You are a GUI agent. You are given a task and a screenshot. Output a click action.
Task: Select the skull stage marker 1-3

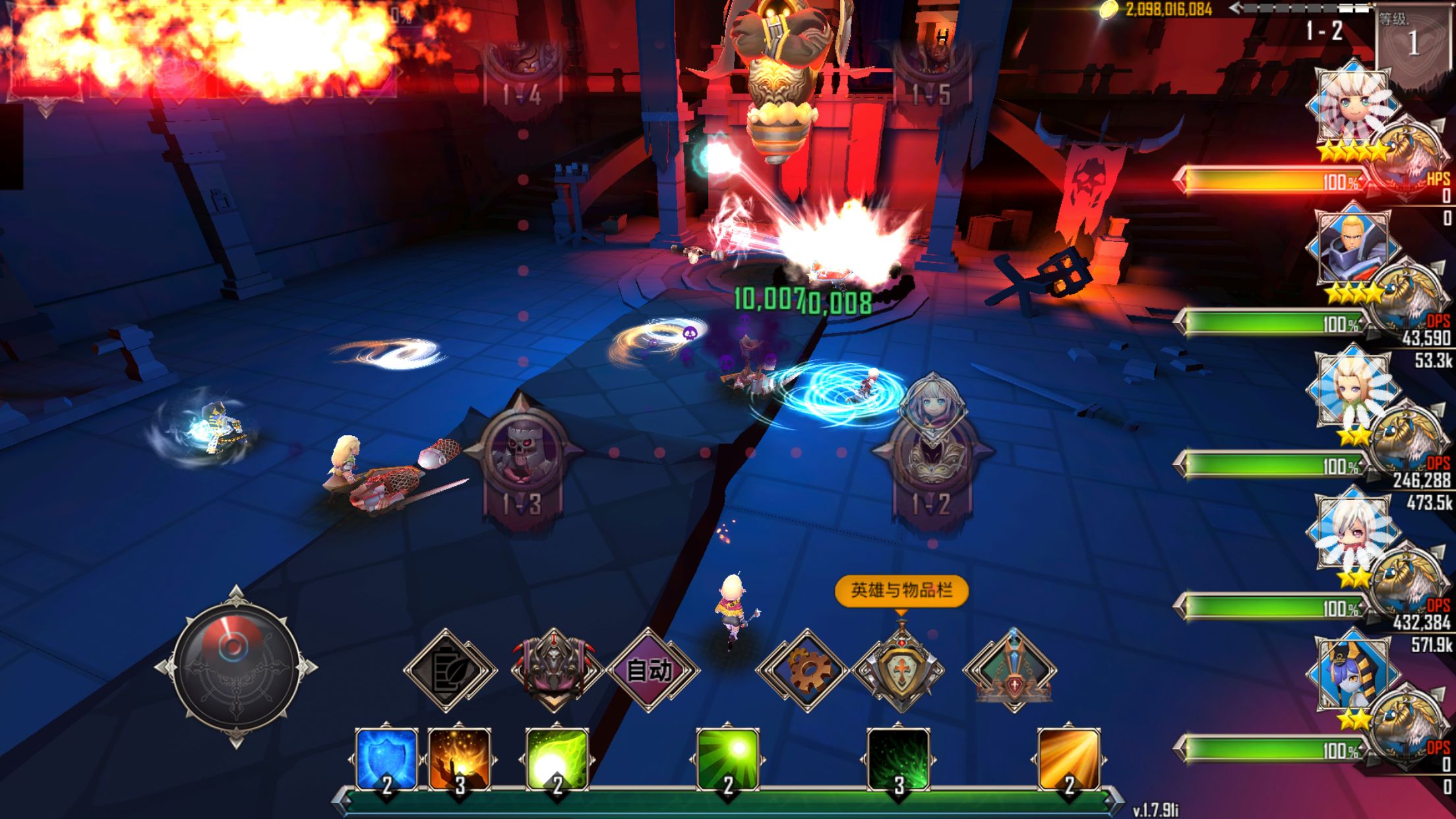(x=522, y=455)
